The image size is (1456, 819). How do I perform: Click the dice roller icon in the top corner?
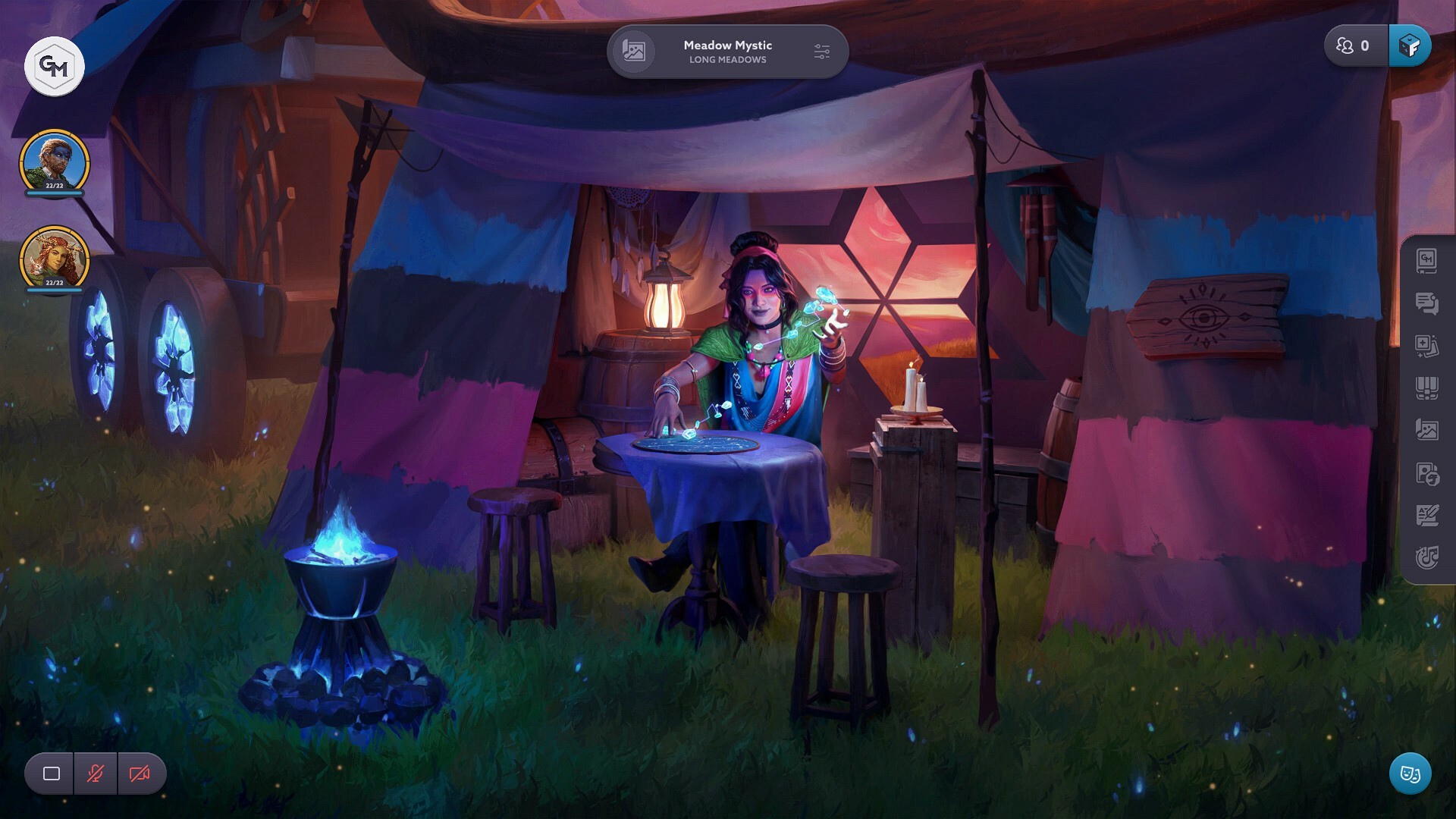point(1410,45)
